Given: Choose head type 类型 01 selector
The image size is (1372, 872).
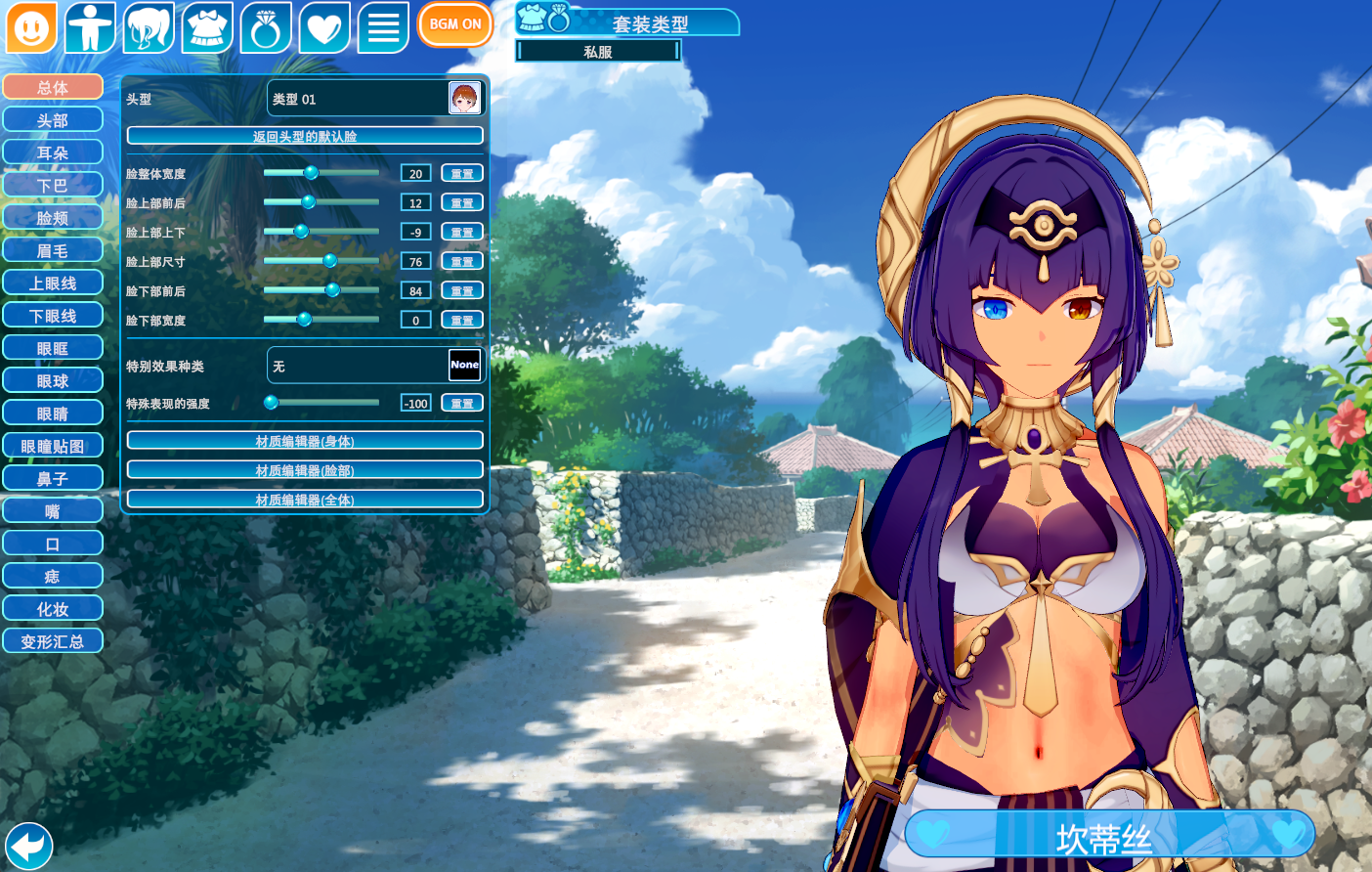Looking at the screenshot, I should click(375, 99).
